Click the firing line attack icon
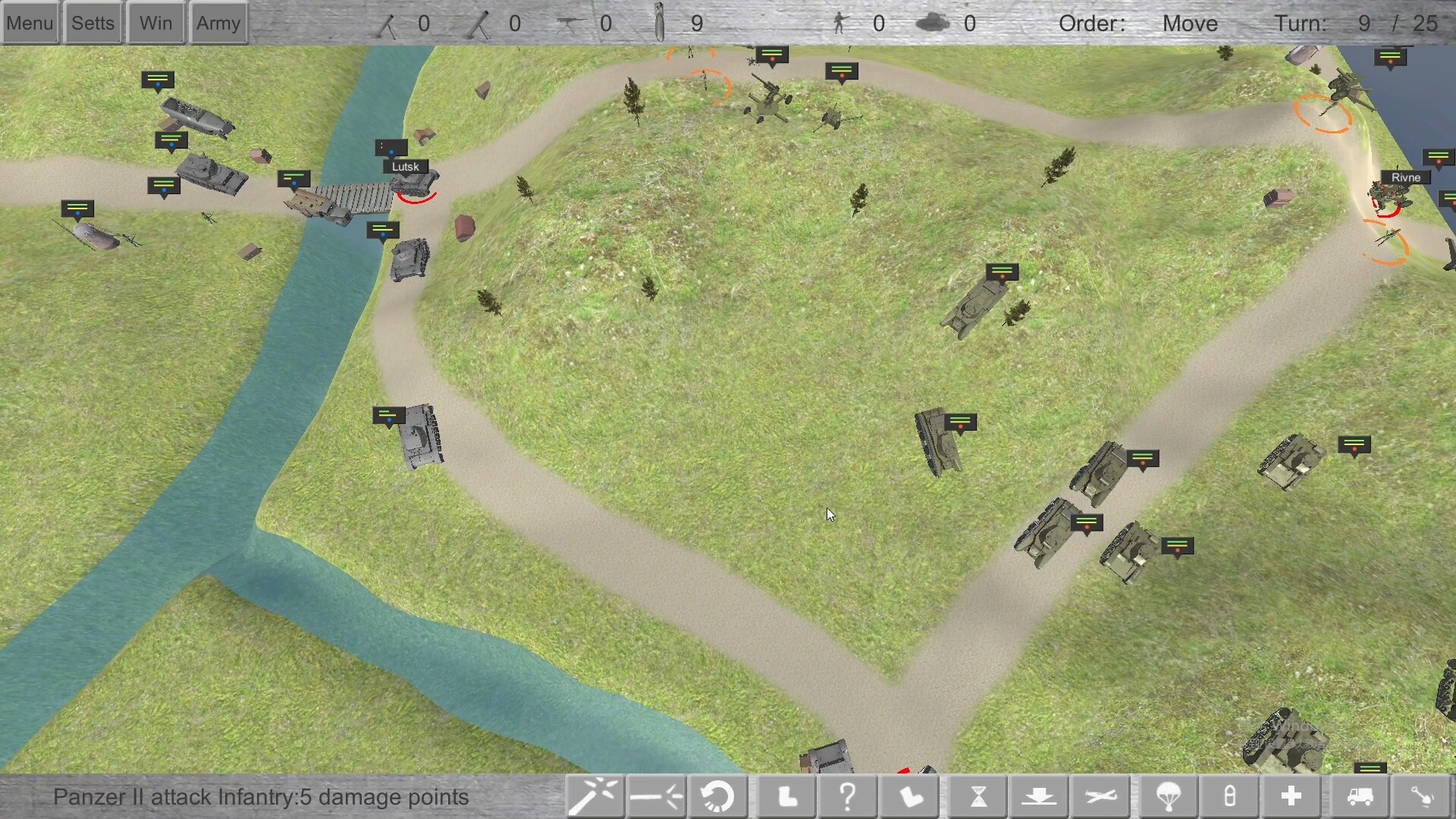Screen dimensions: 1456x819 coord(656,796)
